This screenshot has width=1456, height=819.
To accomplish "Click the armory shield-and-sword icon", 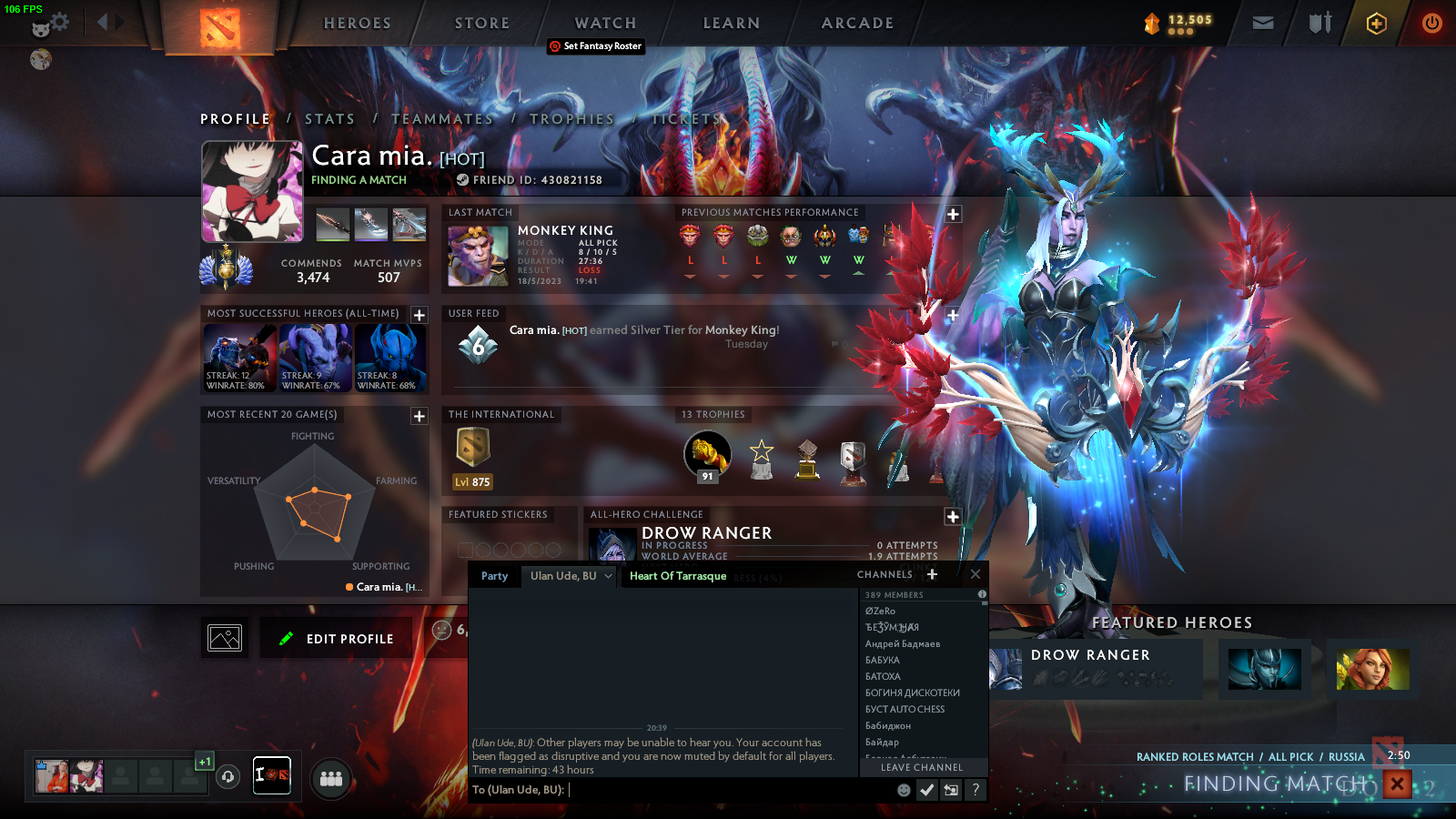I will pos(1318,24).
